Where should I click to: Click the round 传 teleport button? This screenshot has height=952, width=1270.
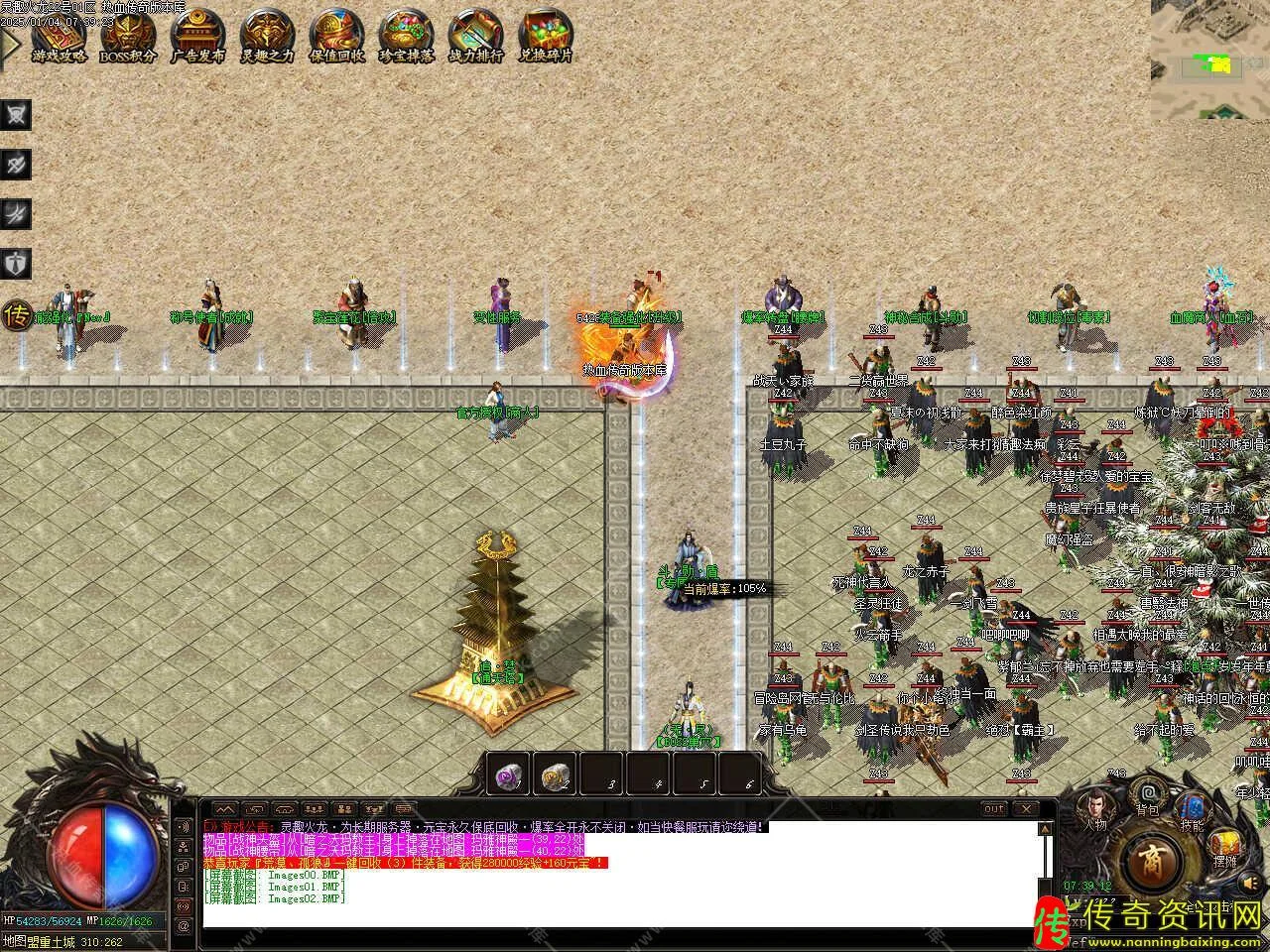(17, 316)
